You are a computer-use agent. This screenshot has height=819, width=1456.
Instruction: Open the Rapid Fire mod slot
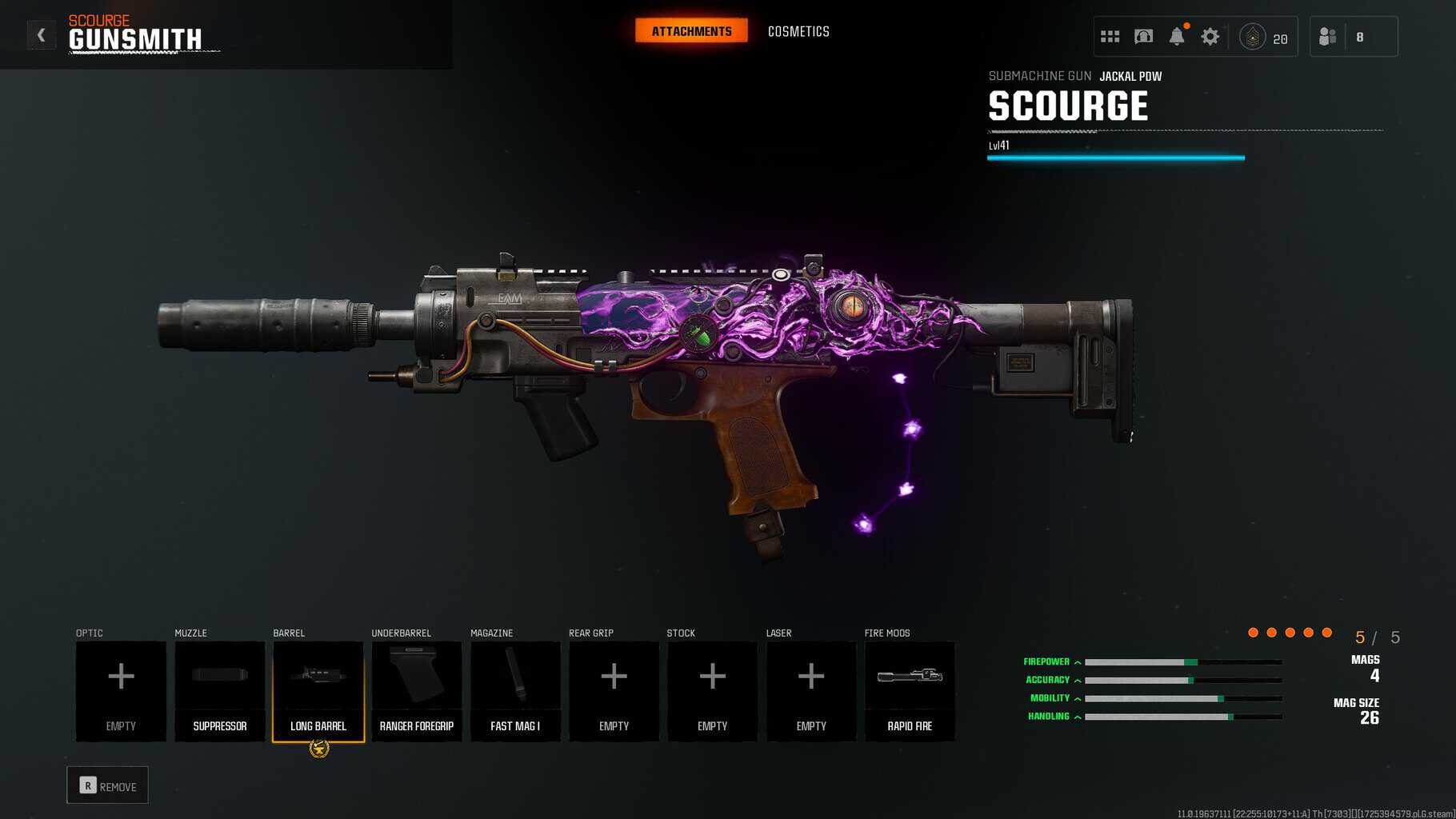point(910,691)
